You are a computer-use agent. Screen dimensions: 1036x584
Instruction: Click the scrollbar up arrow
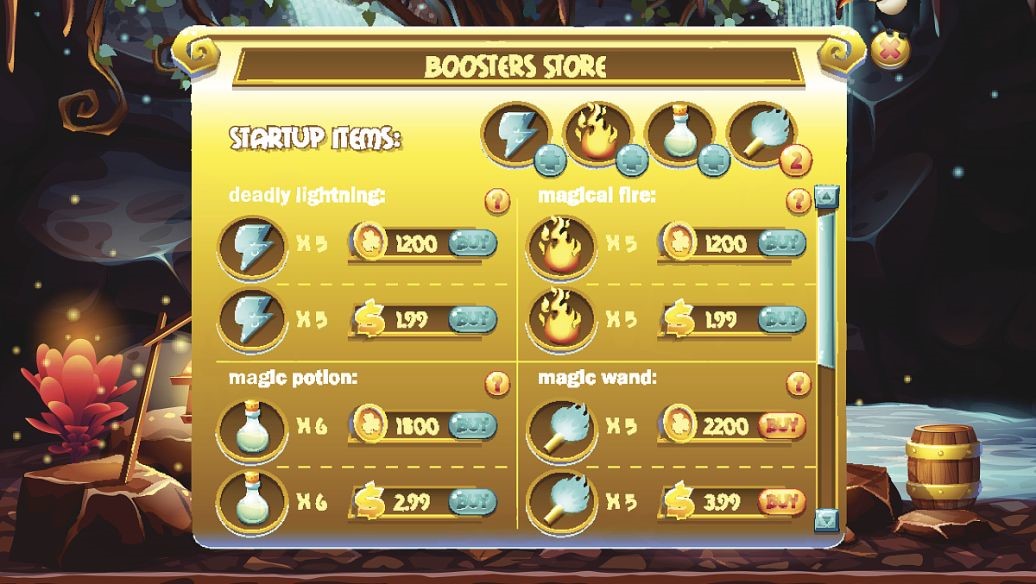(x=826, y=196)
